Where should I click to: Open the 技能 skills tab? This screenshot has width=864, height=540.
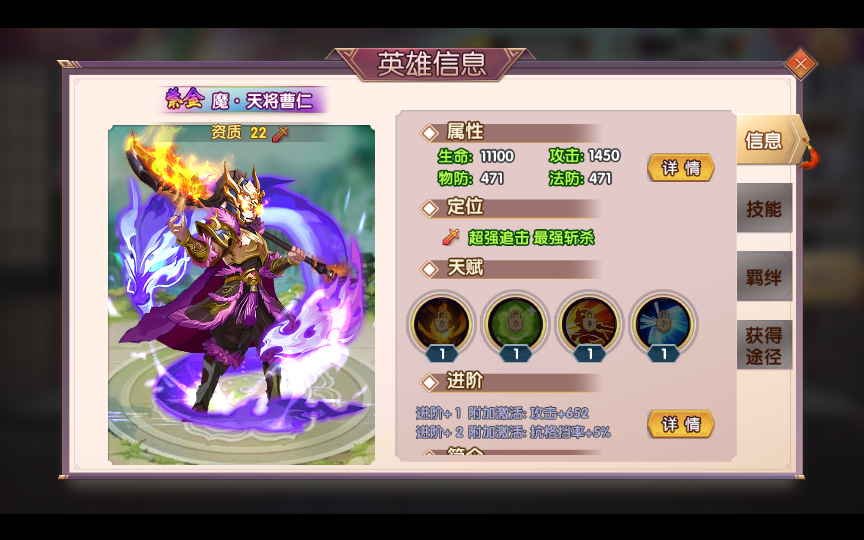tap(765, 208)
